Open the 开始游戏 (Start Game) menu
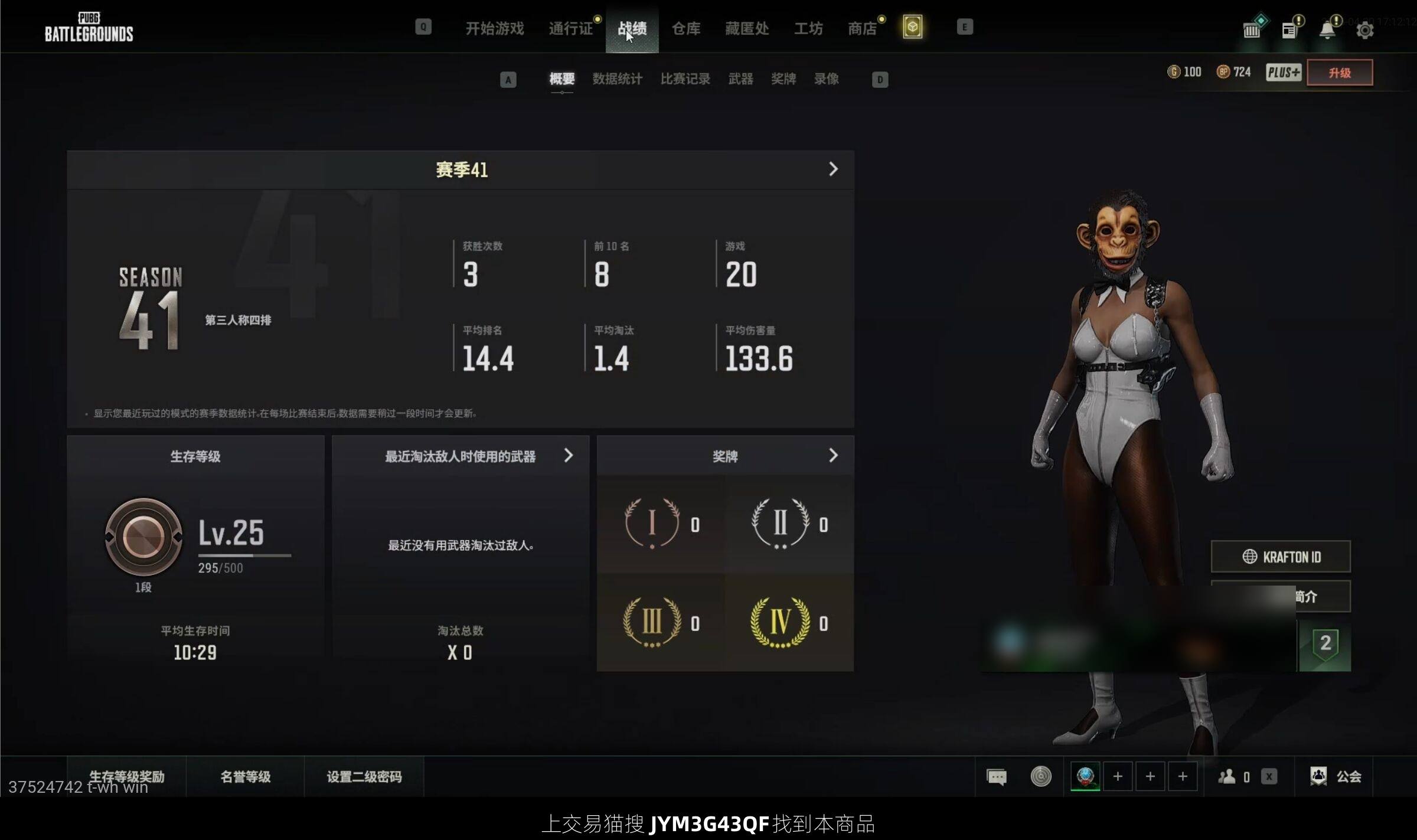Viewport: 1417px width, 840px height. [494, 28]
